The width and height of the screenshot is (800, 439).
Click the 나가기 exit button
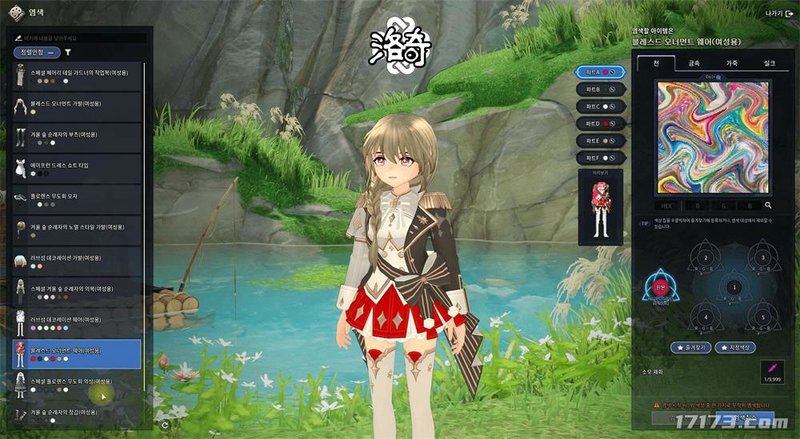coord(773,13)
